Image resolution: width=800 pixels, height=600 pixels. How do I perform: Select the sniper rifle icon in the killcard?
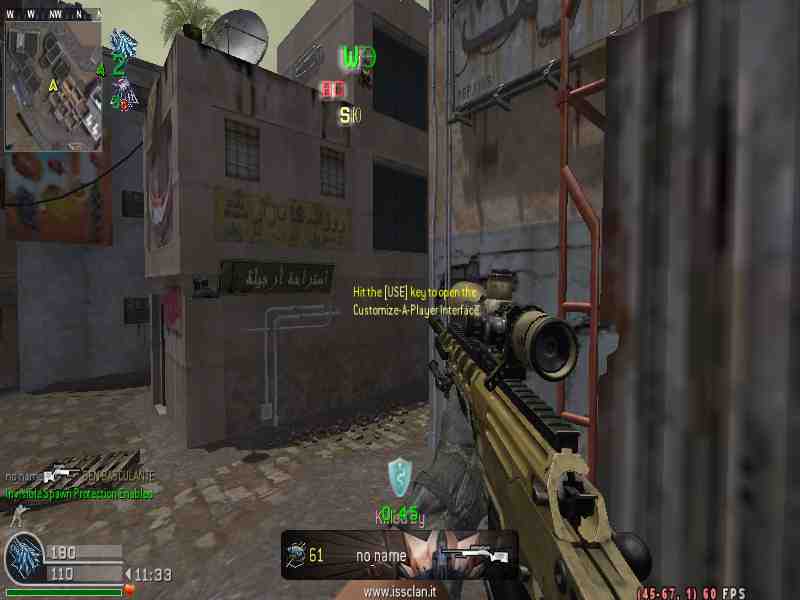pos(475,554)
